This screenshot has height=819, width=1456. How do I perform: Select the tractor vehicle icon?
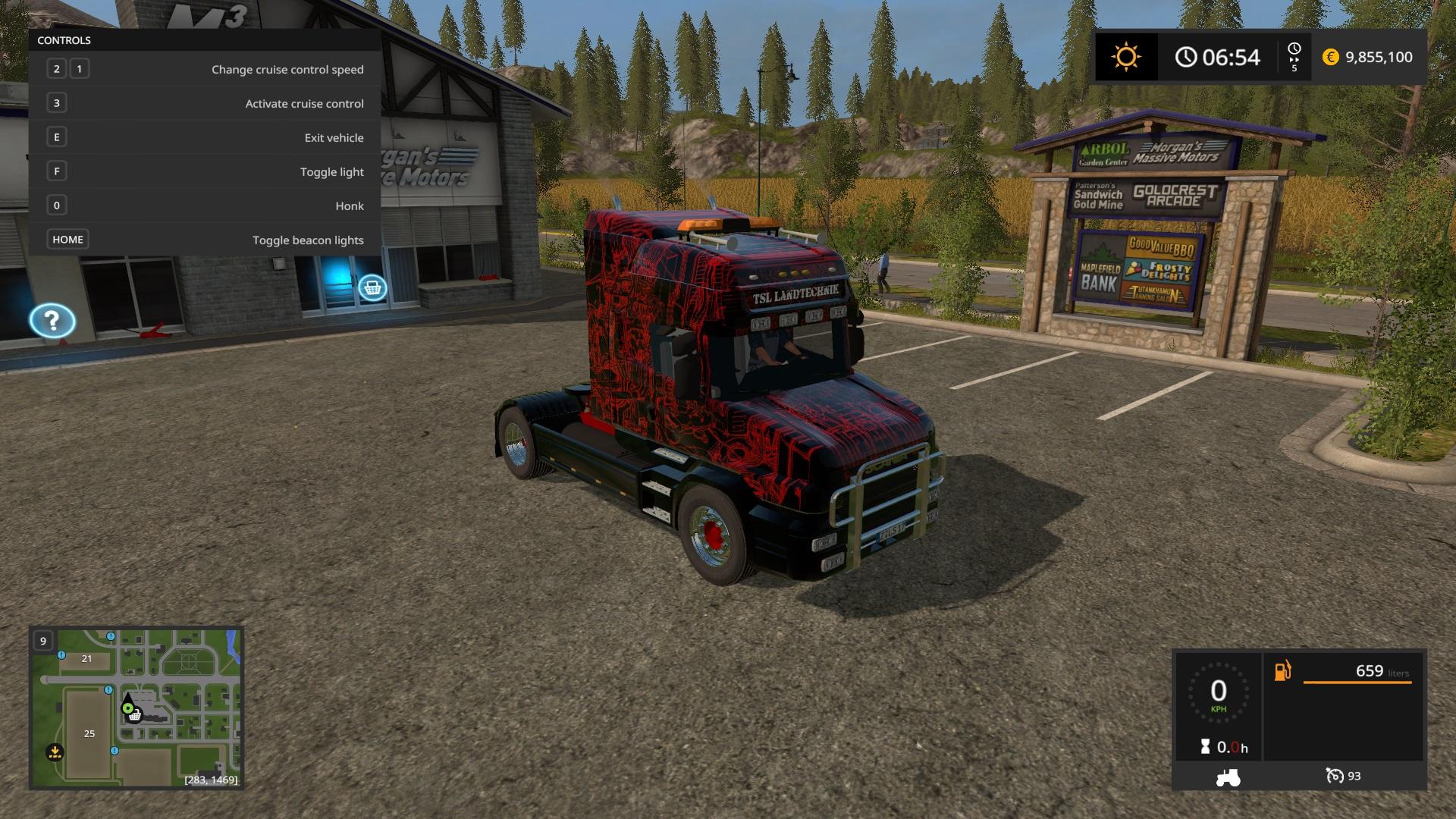tap(1228, 777)
